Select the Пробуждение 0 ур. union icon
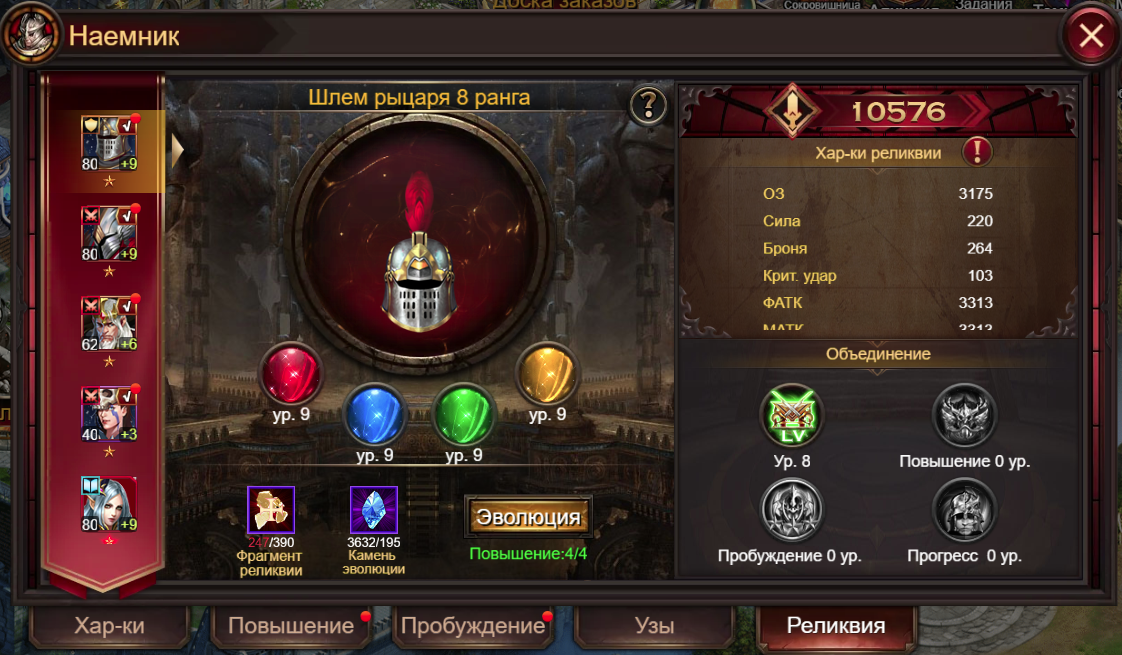Image resolution: width=1122 pixels, height=655 pixels. click(791, 510)
